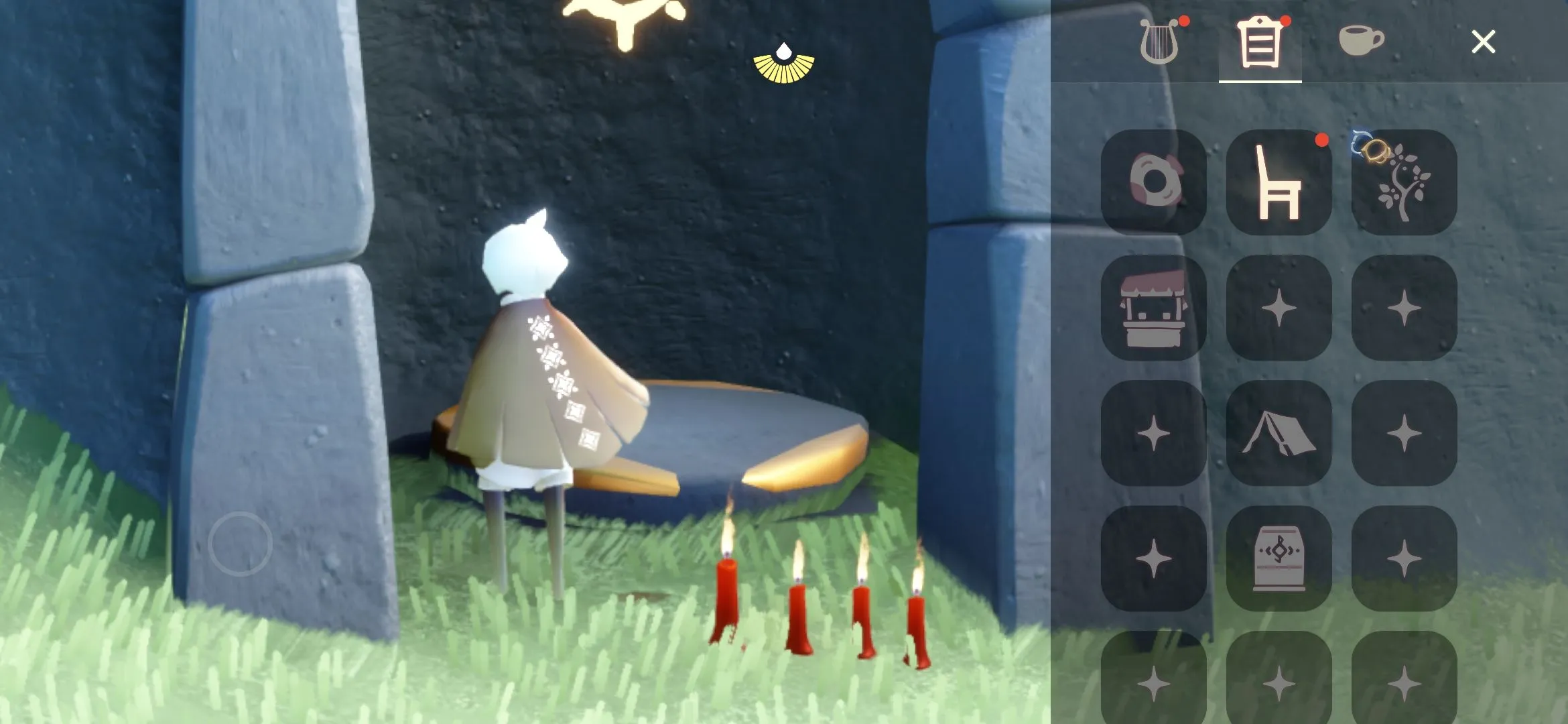
Task: Tap the star slot right of the tent
Action: tap(1404, 436)
